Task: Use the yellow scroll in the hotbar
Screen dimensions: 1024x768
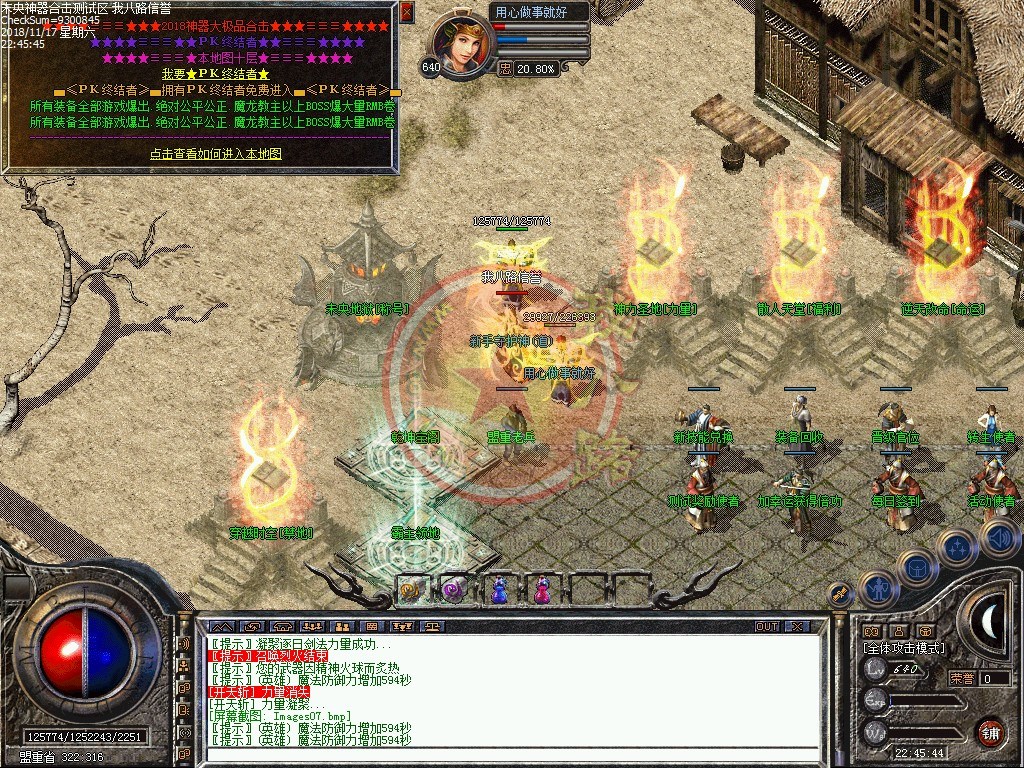Action: coord(411,590)
